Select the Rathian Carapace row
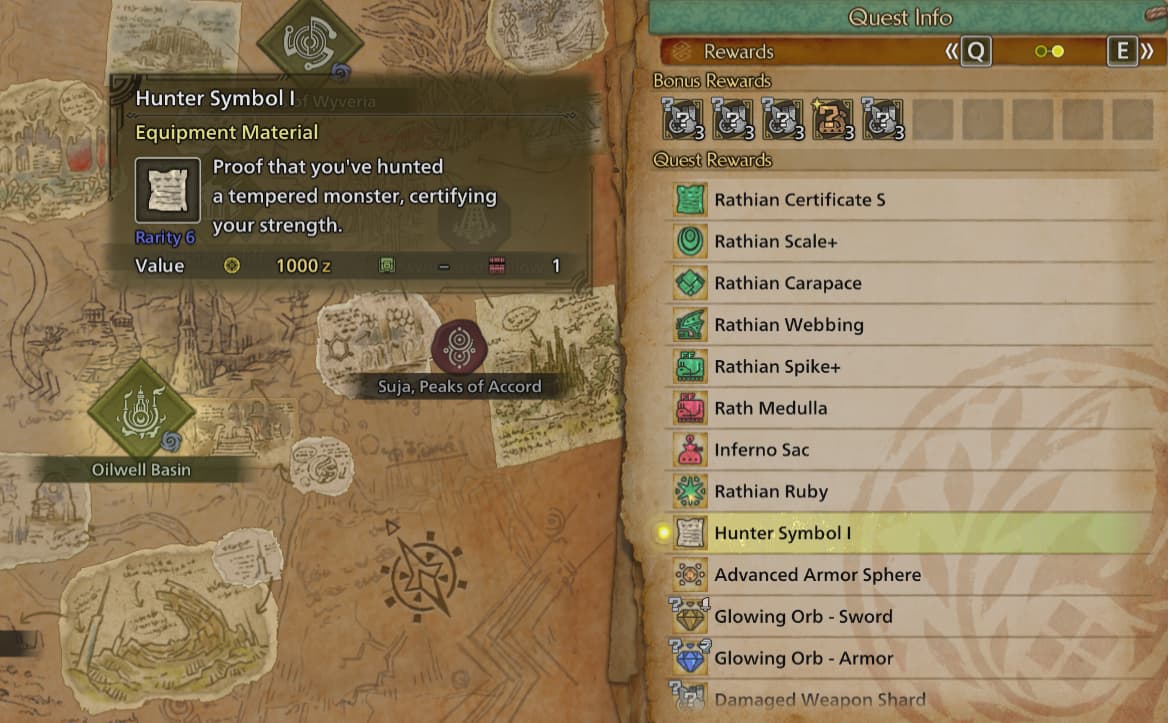The width and height of the screenshot is (1168, 723). coord(787,284)
